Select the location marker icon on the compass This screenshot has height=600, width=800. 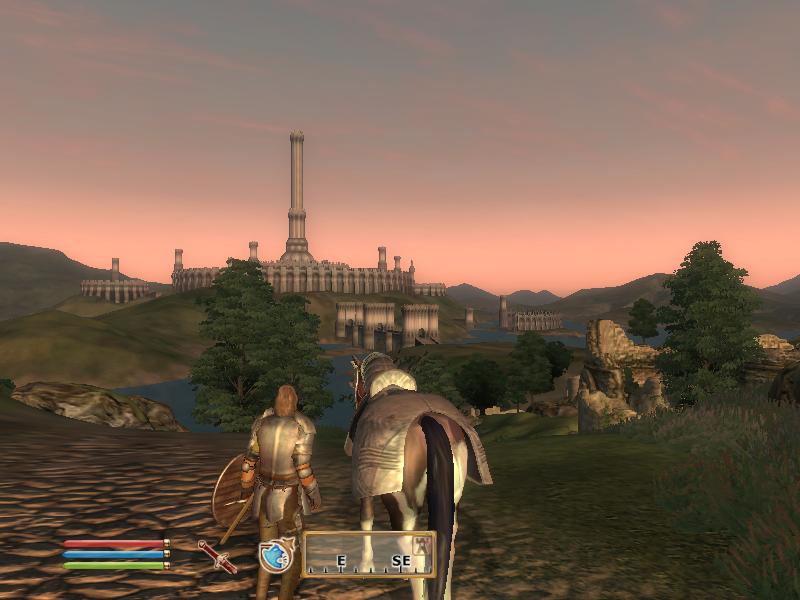422,544
